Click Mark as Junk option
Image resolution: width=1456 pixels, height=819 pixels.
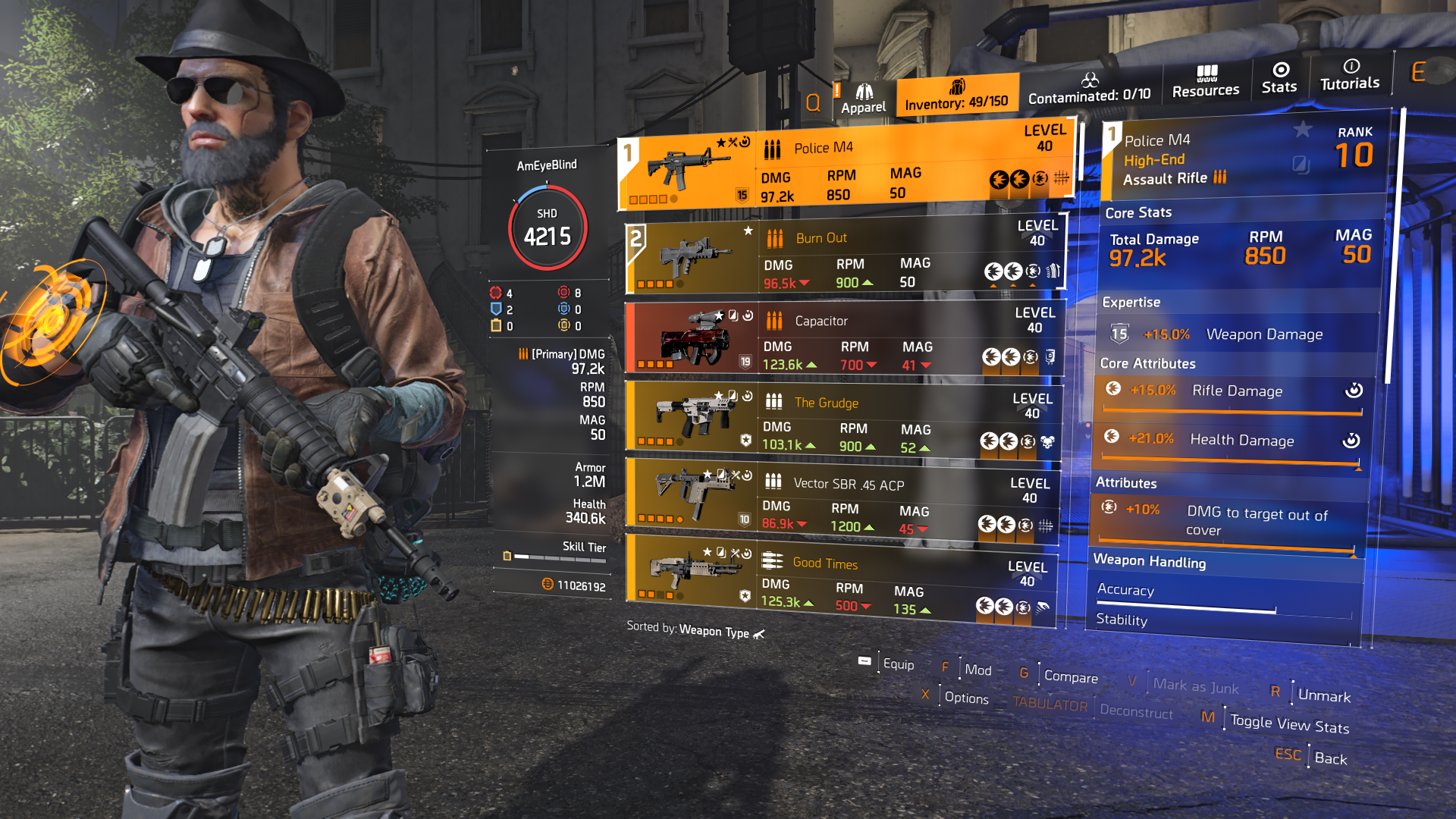pyautogui.click(x=1194, y=686)
